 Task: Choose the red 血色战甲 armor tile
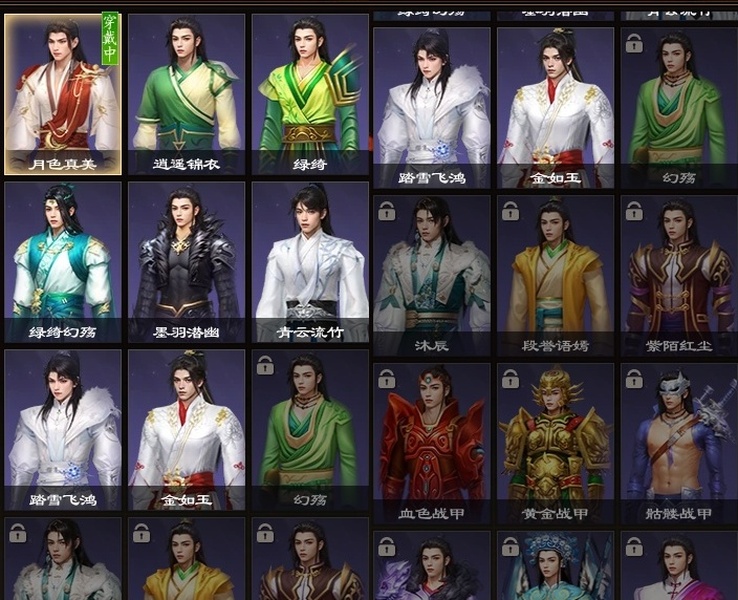[x=432, y=443]
